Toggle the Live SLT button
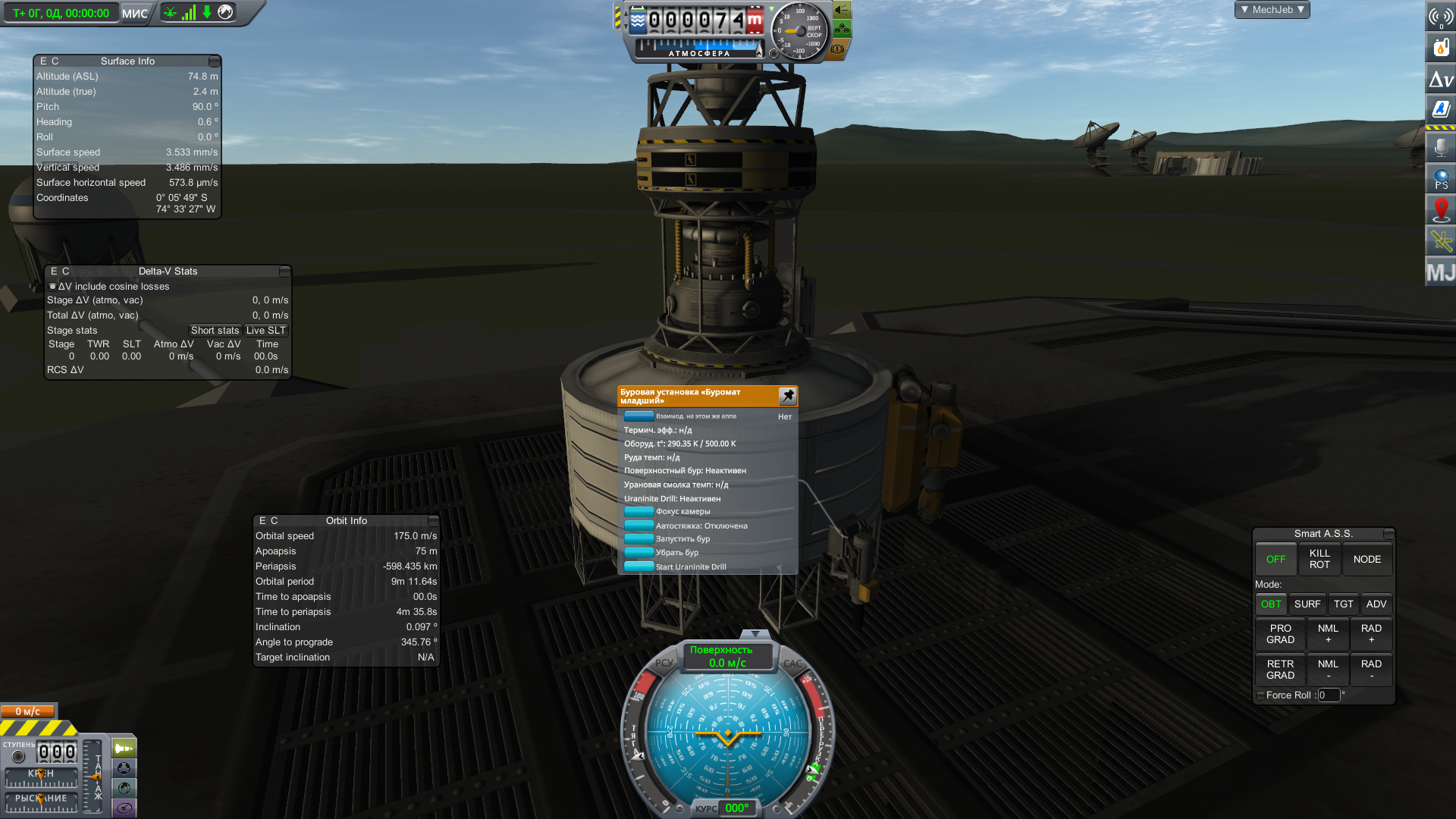 click(x=265, y=331)
